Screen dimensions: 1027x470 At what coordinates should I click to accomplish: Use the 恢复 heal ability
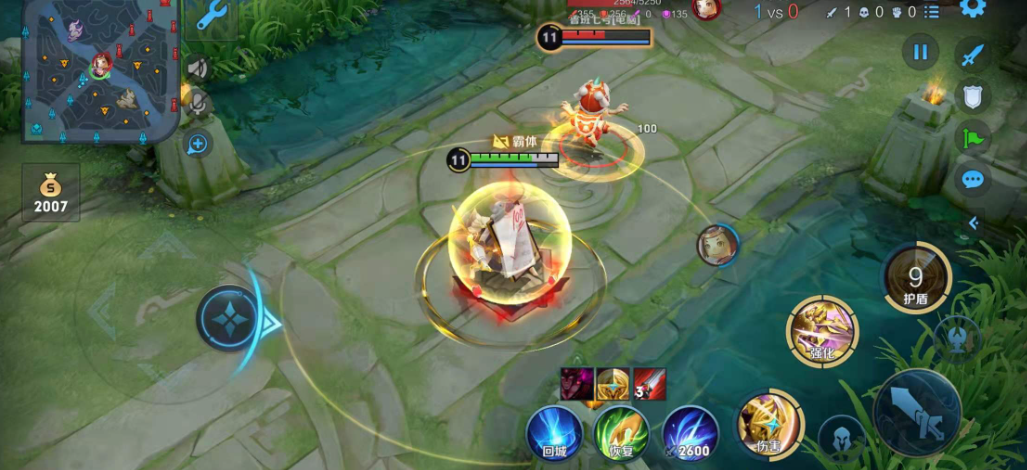[621, 434]
